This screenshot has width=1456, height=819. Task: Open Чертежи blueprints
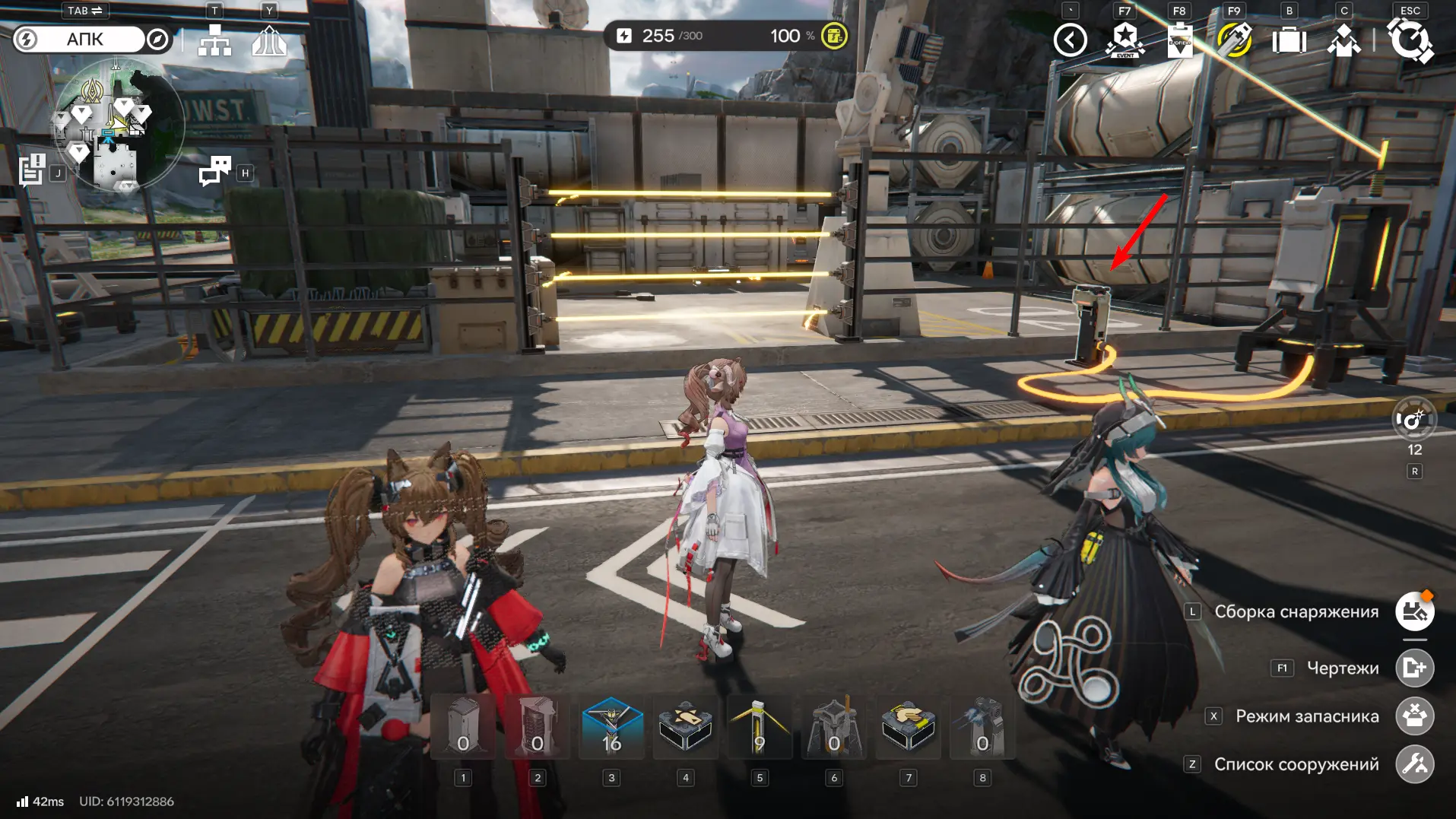coord(1414,668)
